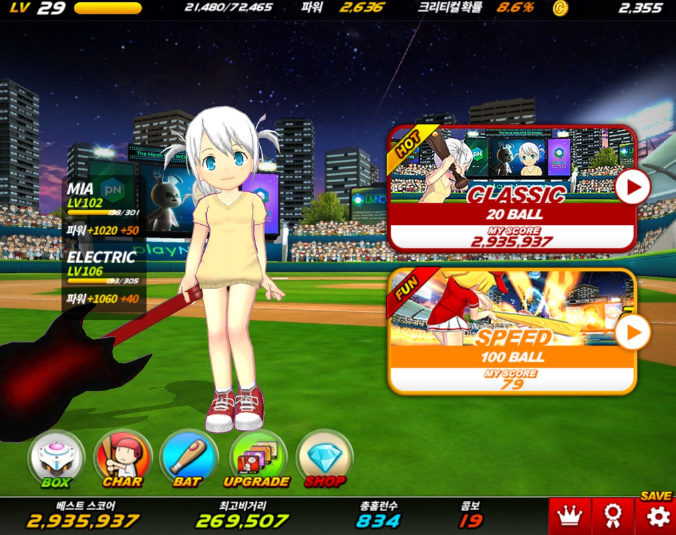Open the crown leaderboard button
This screenshot has height=535, width=676.
pyautogui.click(x=570, y=516)
